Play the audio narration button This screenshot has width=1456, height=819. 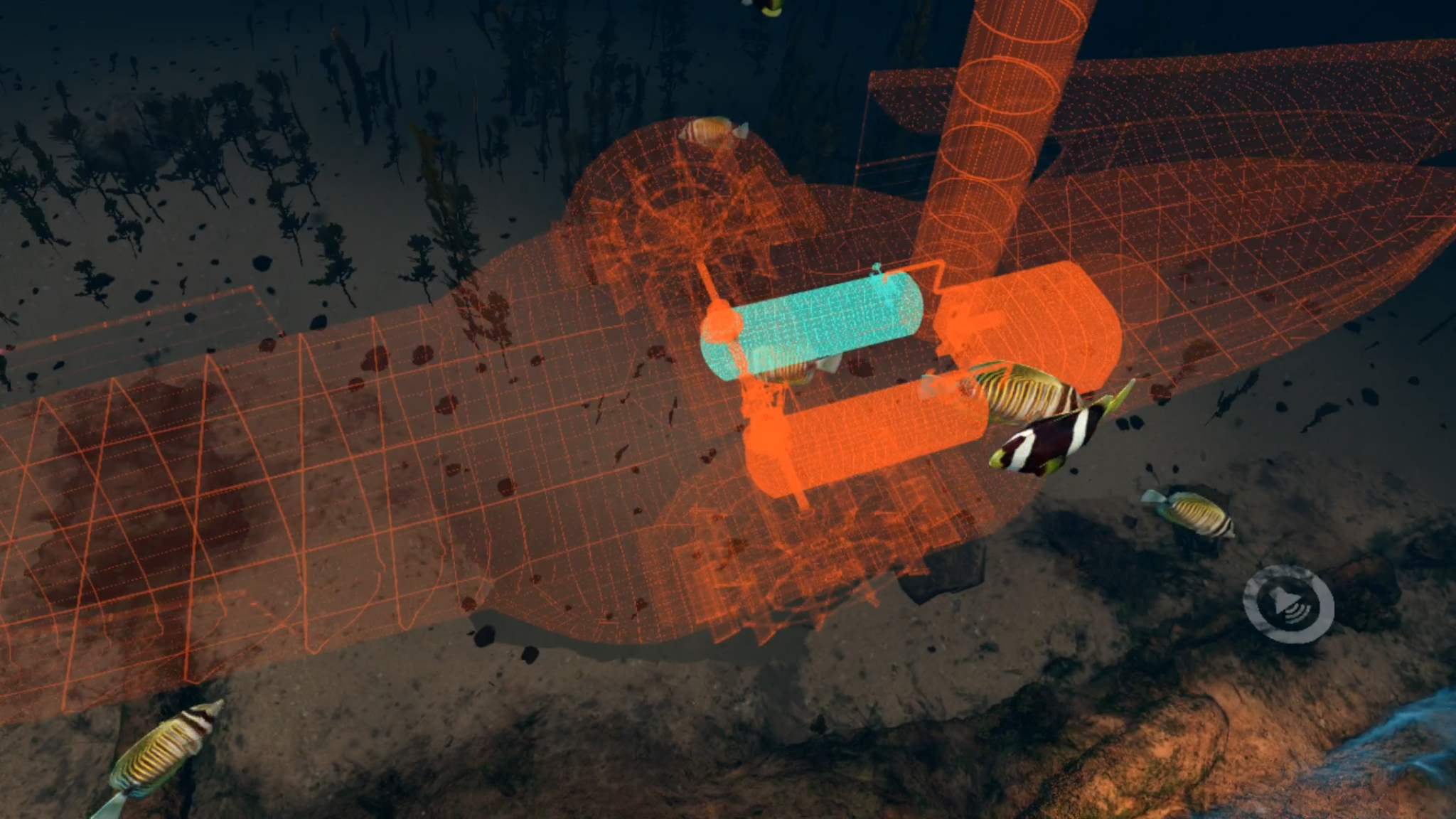(1288, 604)
